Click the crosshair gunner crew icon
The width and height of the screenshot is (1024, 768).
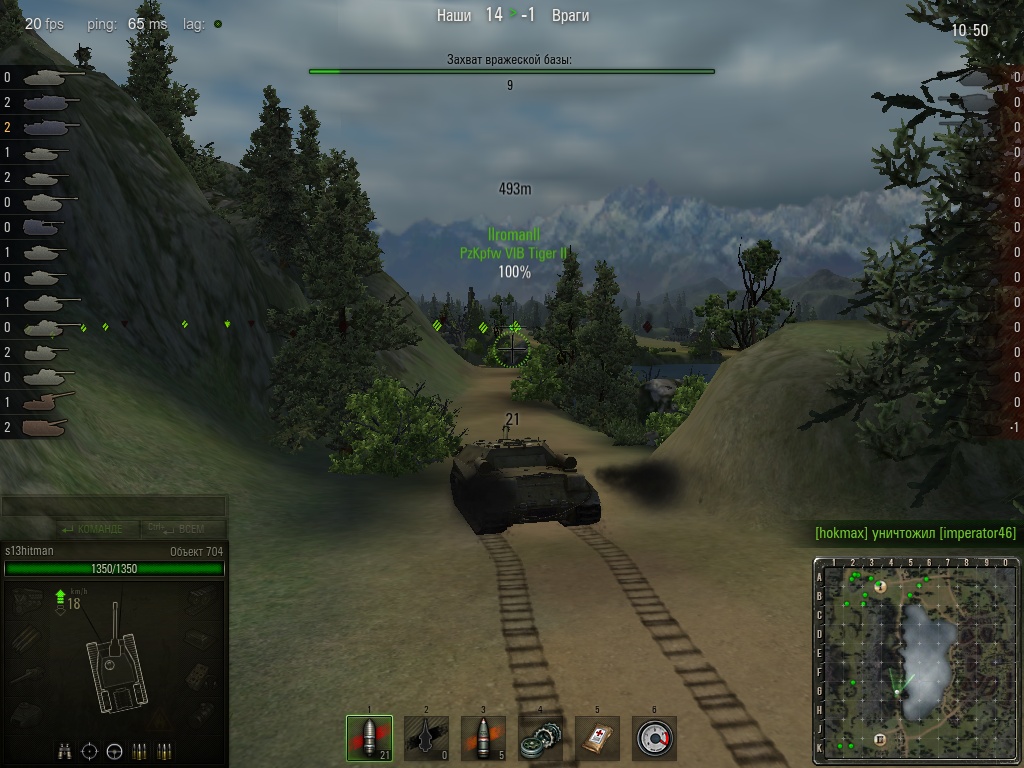coord(90,750)
